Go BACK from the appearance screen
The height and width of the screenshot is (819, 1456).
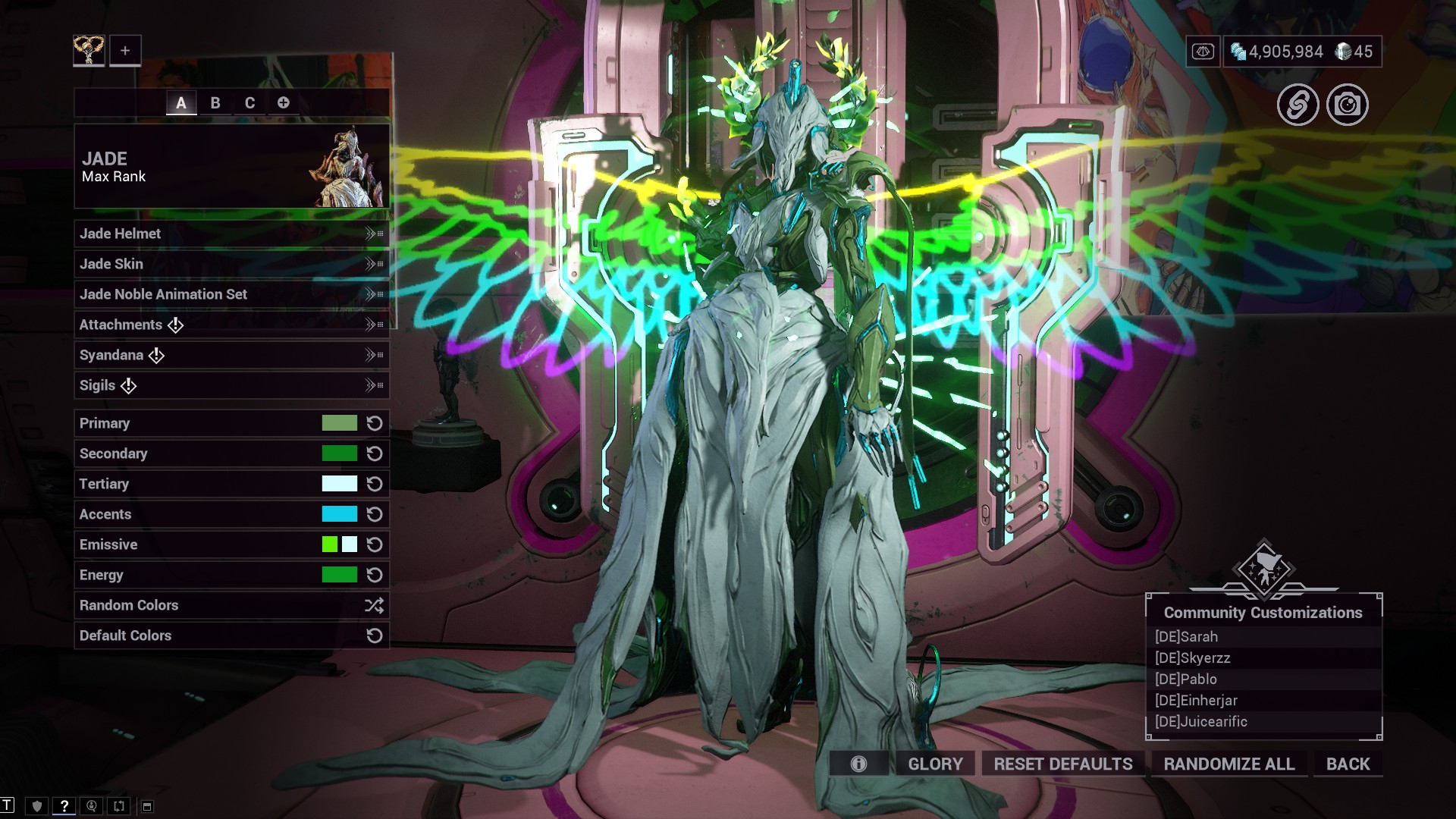click(1348, 764)
